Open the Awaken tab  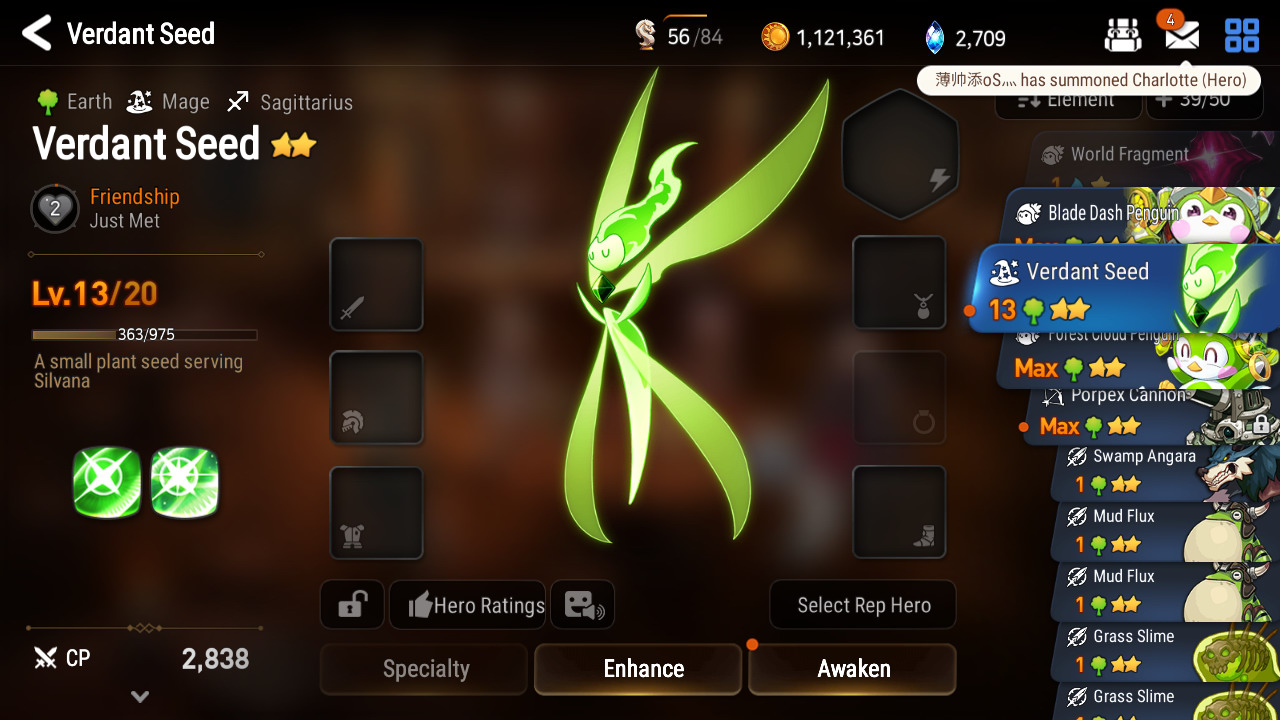(x=853, y=669)
